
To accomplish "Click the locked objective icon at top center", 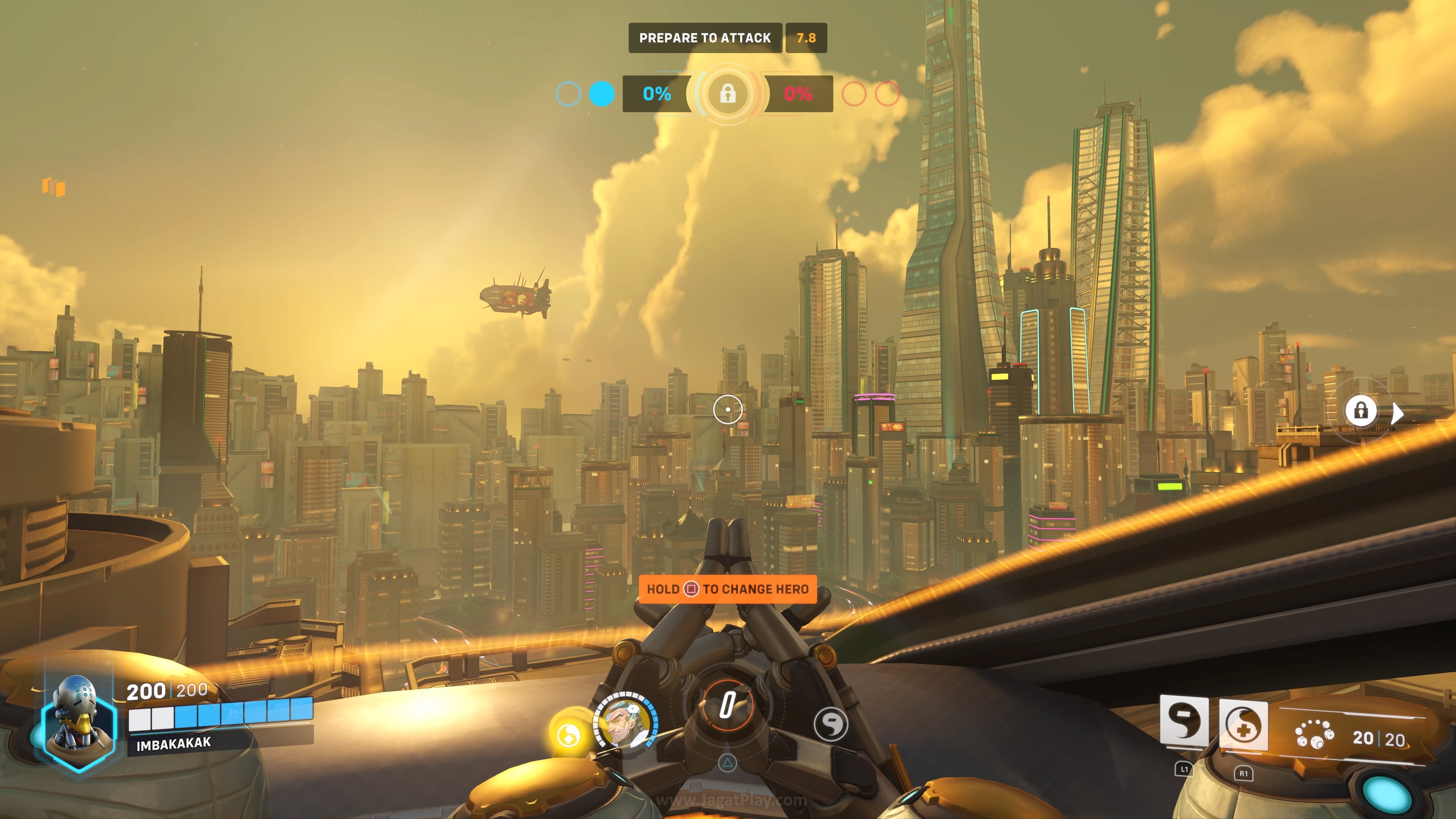I will pos(728,93).
